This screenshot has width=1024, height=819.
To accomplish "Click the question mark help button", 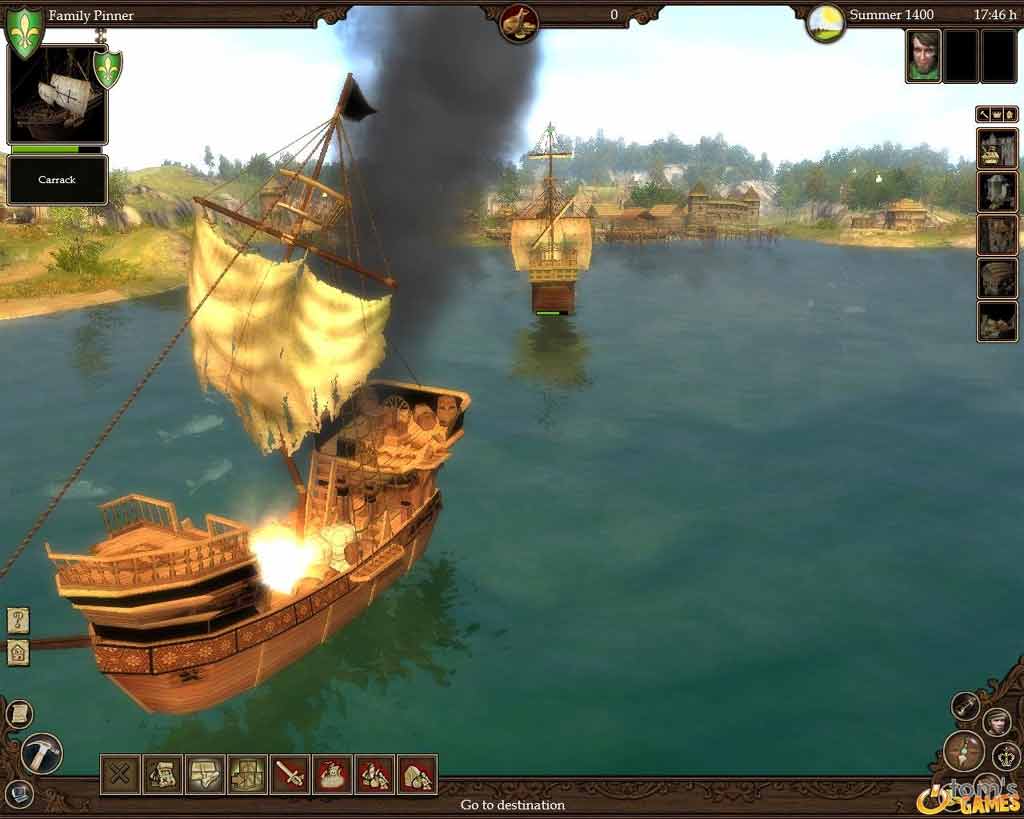I will (x=18, y=620).
